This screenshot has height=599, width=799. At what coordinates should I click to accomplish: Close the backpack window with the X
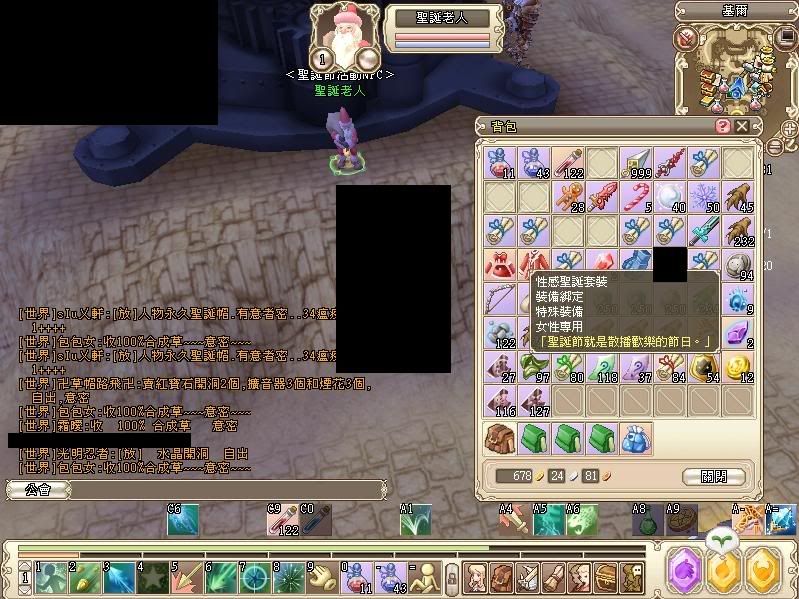click(x=742, y=127)
